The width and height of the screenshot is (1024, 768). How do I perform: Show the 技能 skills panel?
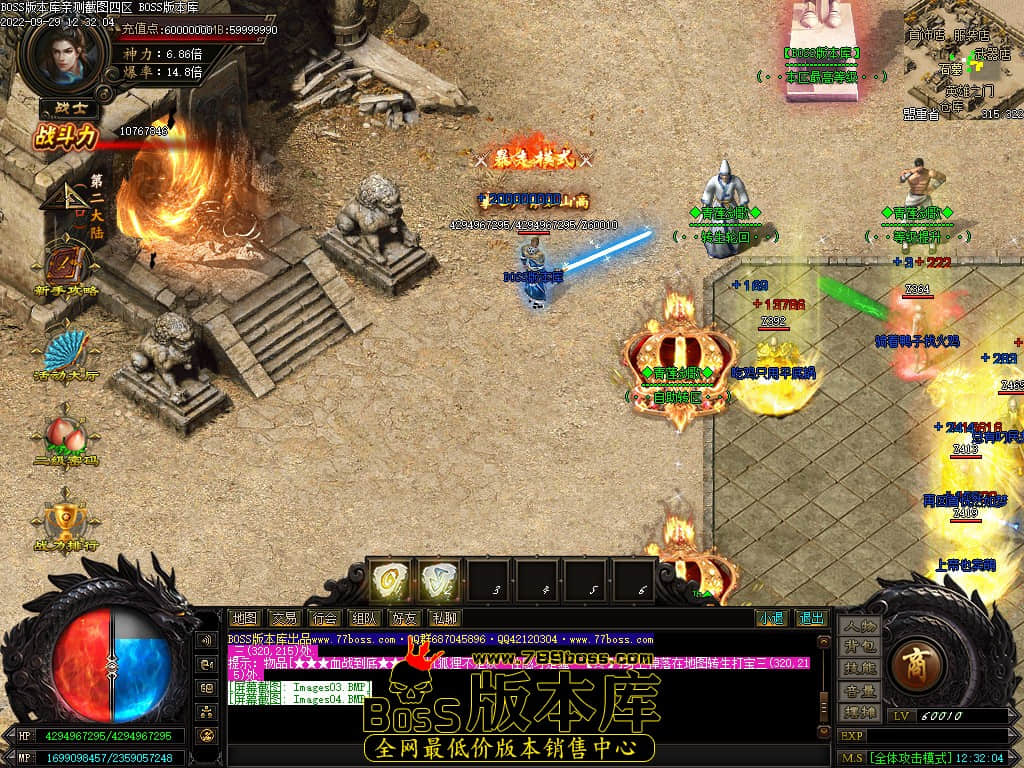[859, 668]
